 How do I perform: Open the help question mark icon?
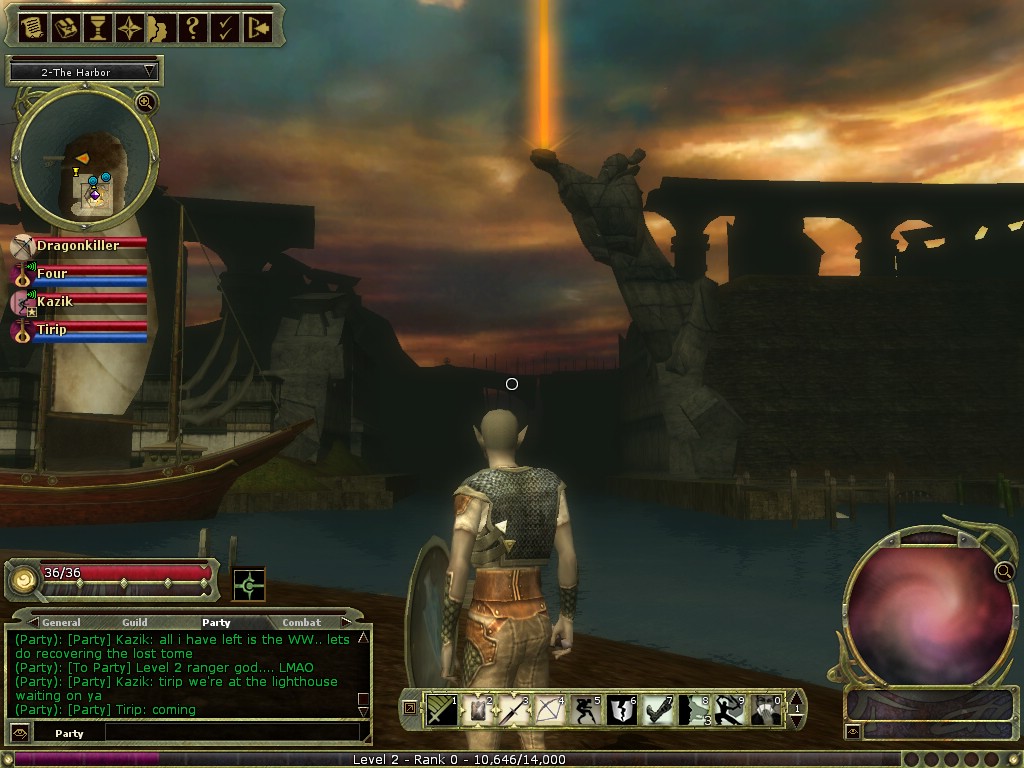[193, 28]
